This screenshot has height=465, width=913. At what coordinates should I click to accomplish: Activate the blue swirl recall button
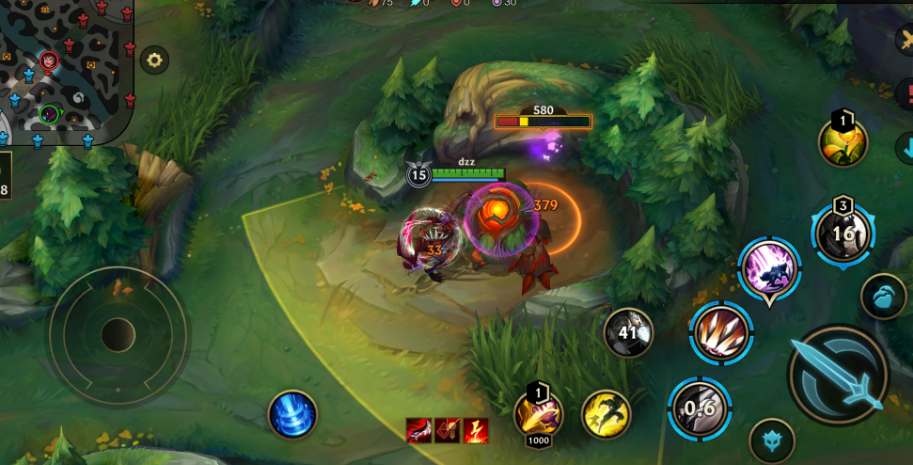pyautogui.click(x=292, y=414)
